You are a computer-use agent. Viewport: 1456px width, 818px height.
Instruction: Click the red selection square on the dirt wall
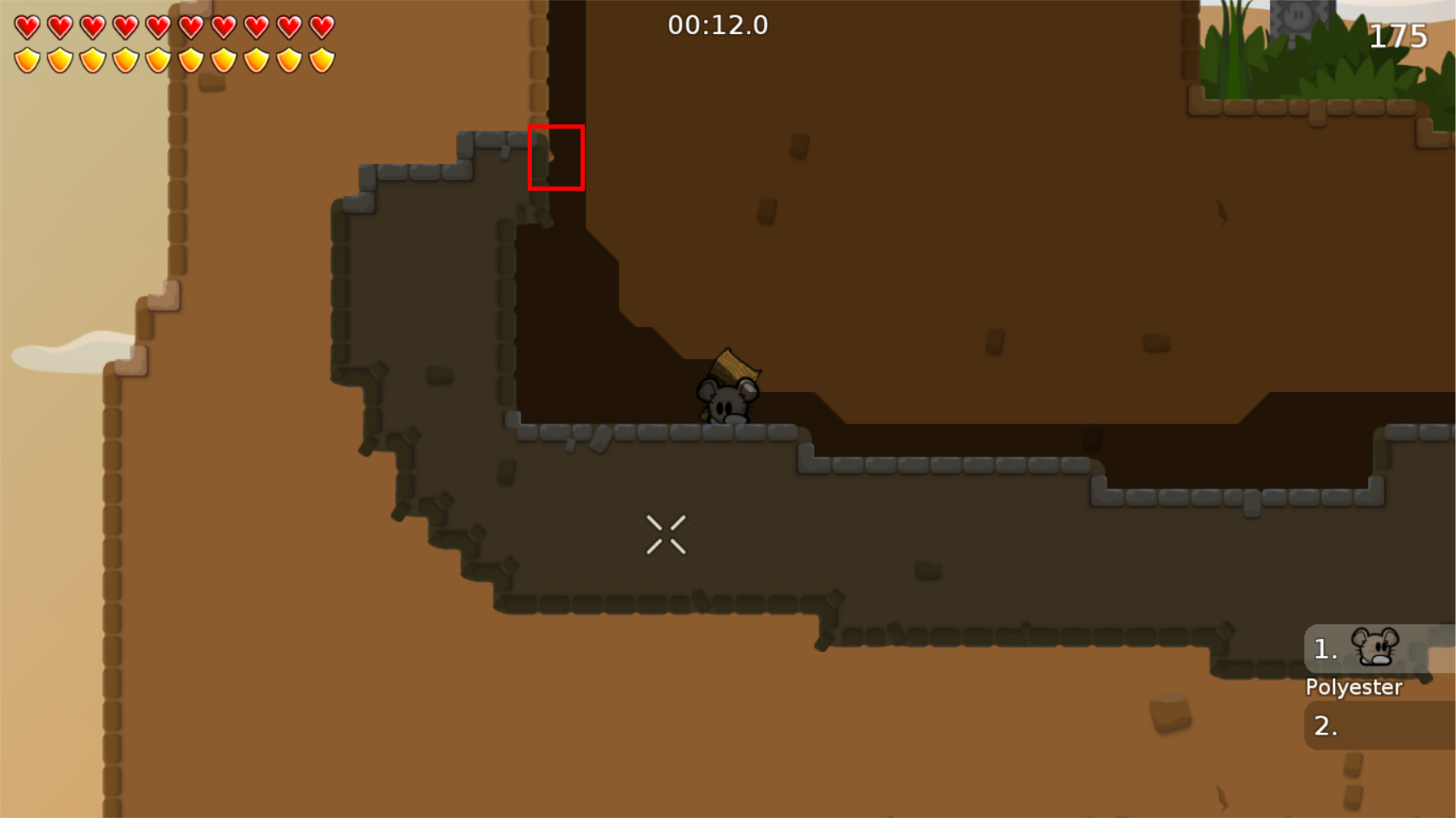pyautogui.click(x=556, y=157)
